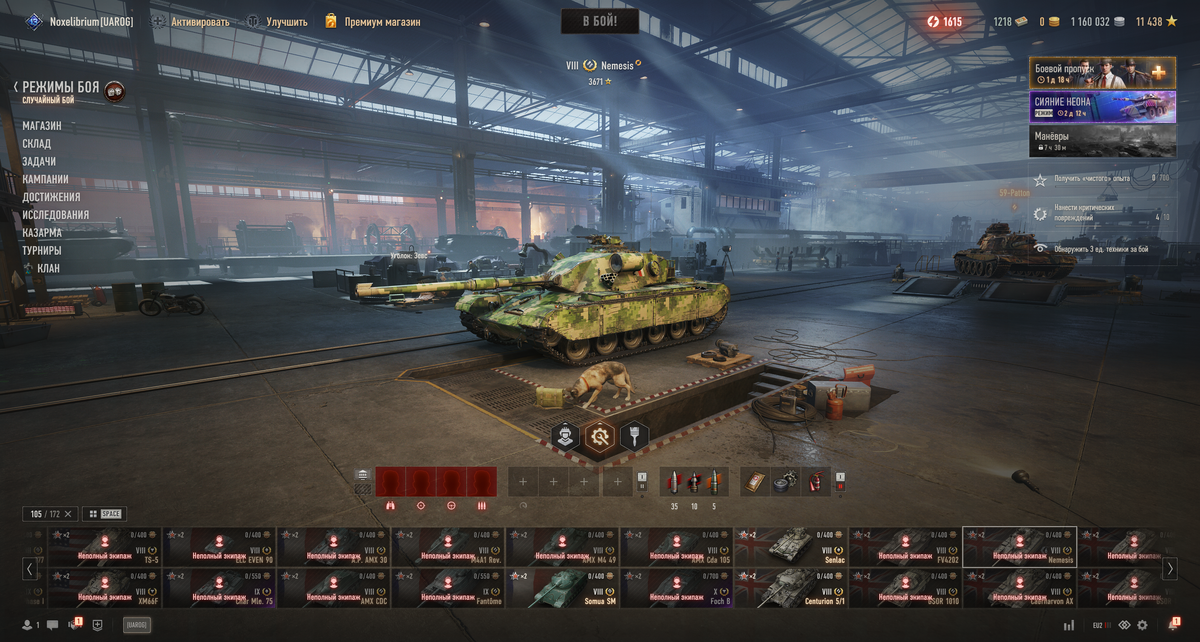
Task: Open the КЛАН menu entry
Action: (47, 269)
